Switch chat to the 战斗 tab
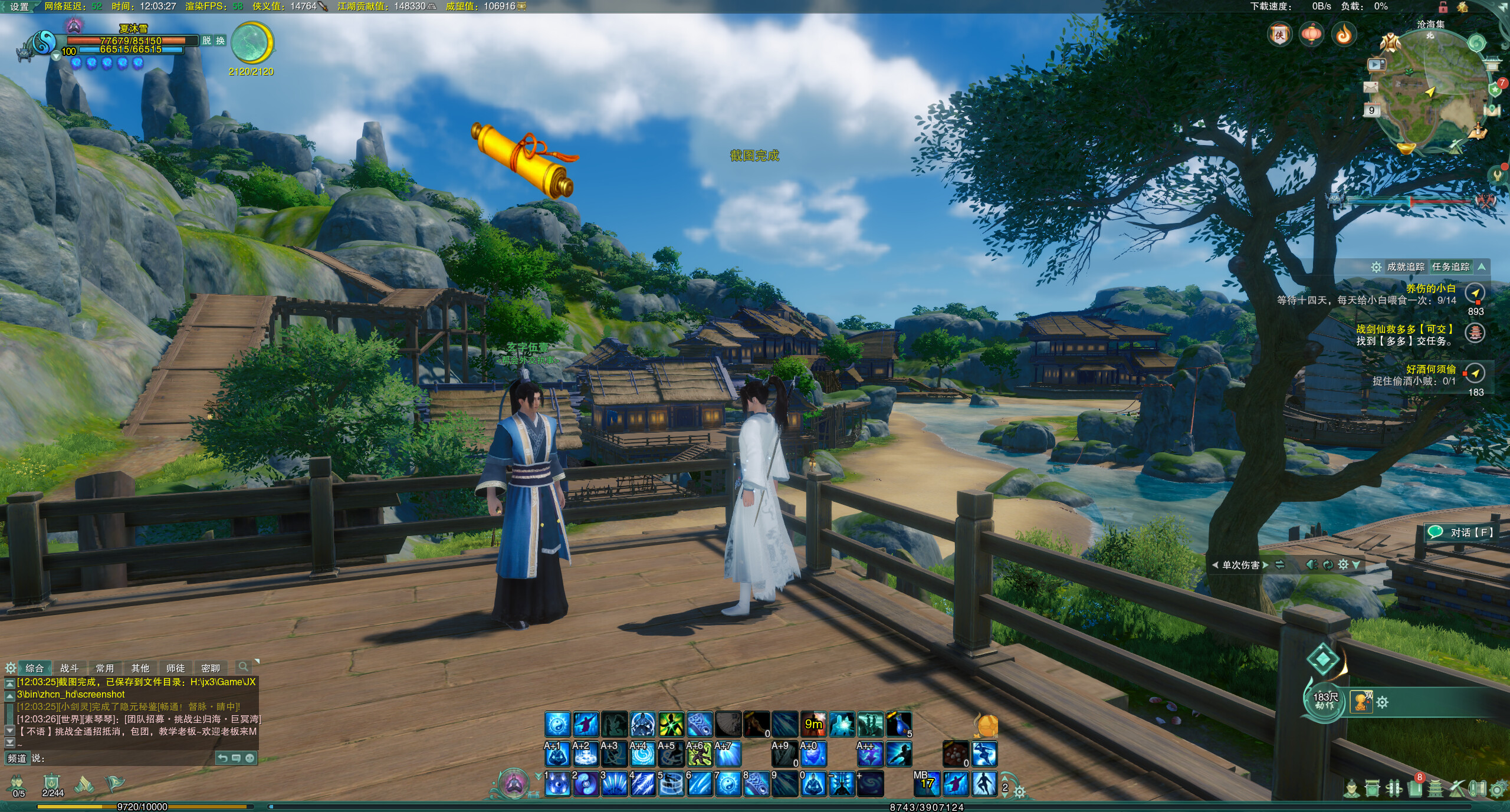The height and width of the screenshot is (812, 1510). (x=69, y=668)
